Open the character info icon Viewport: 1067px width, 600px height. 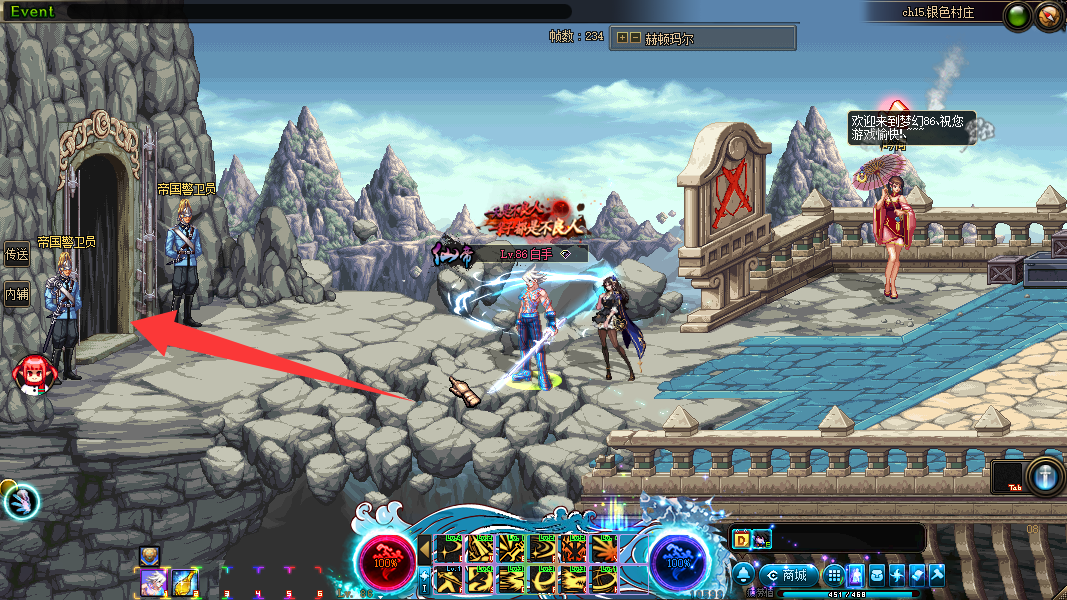tap(856, 575)
